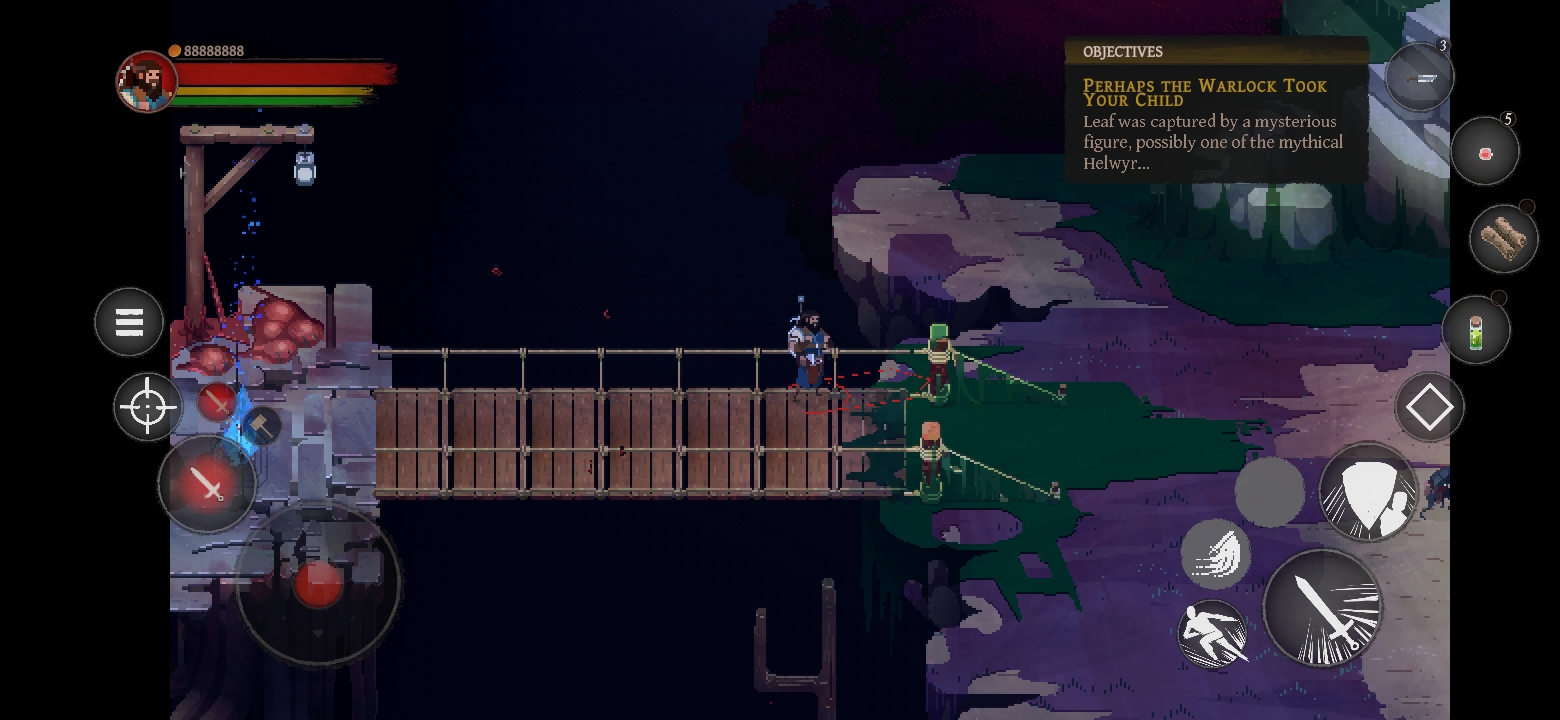Open the hamburger menu button

click(129, 322)
